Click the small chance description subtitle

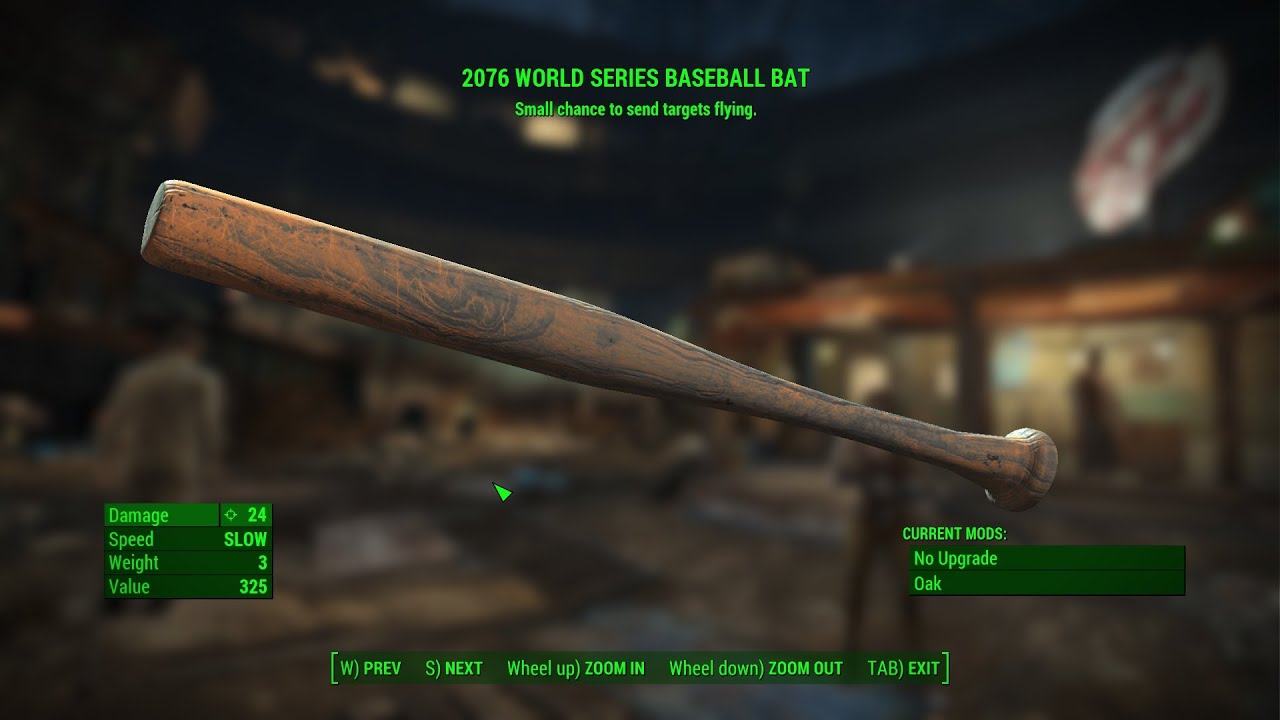639,110
